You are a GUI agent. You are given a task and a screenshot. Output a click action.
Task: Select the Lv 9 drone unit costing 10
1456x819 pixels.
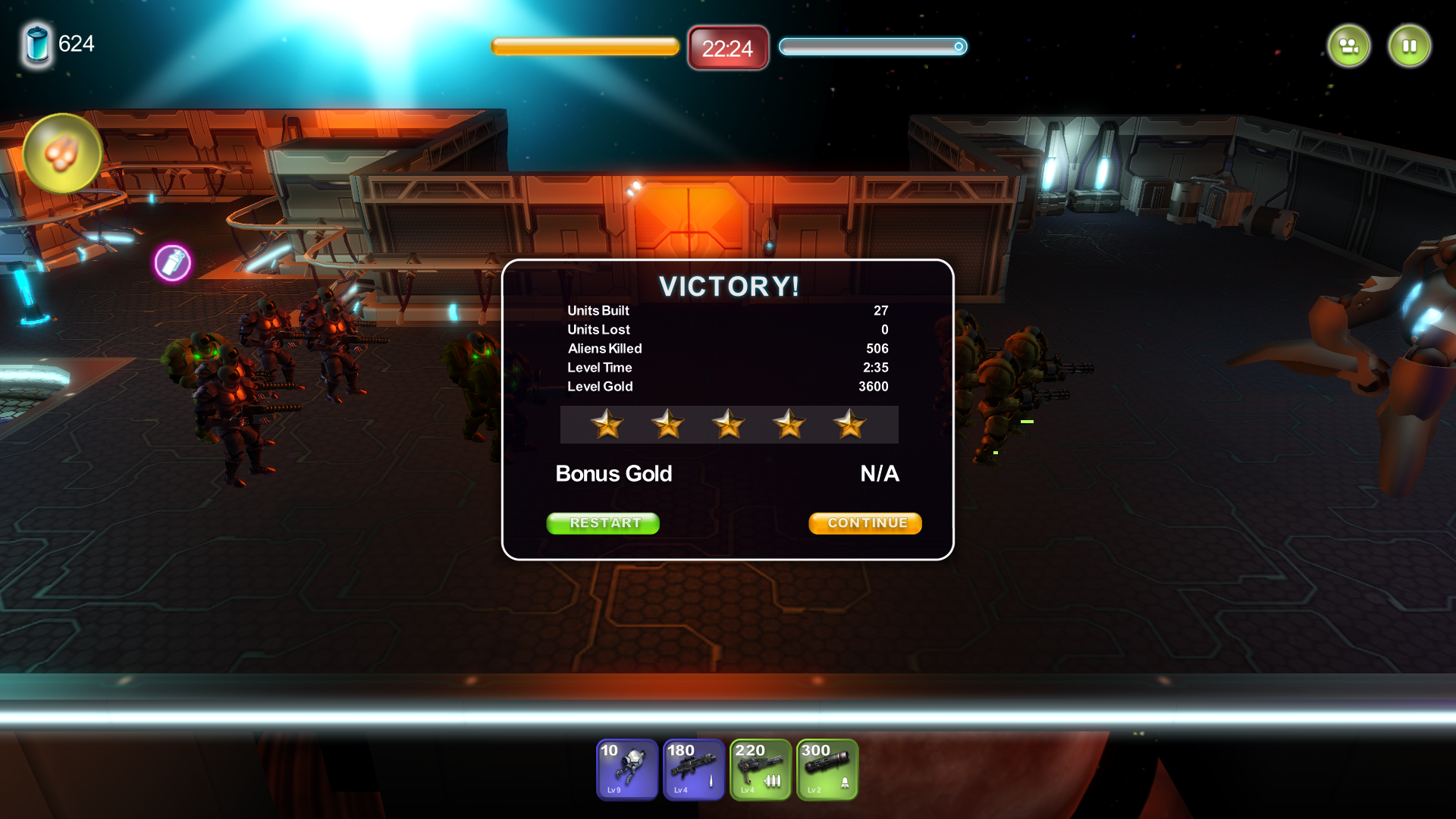tap(626, 770)
